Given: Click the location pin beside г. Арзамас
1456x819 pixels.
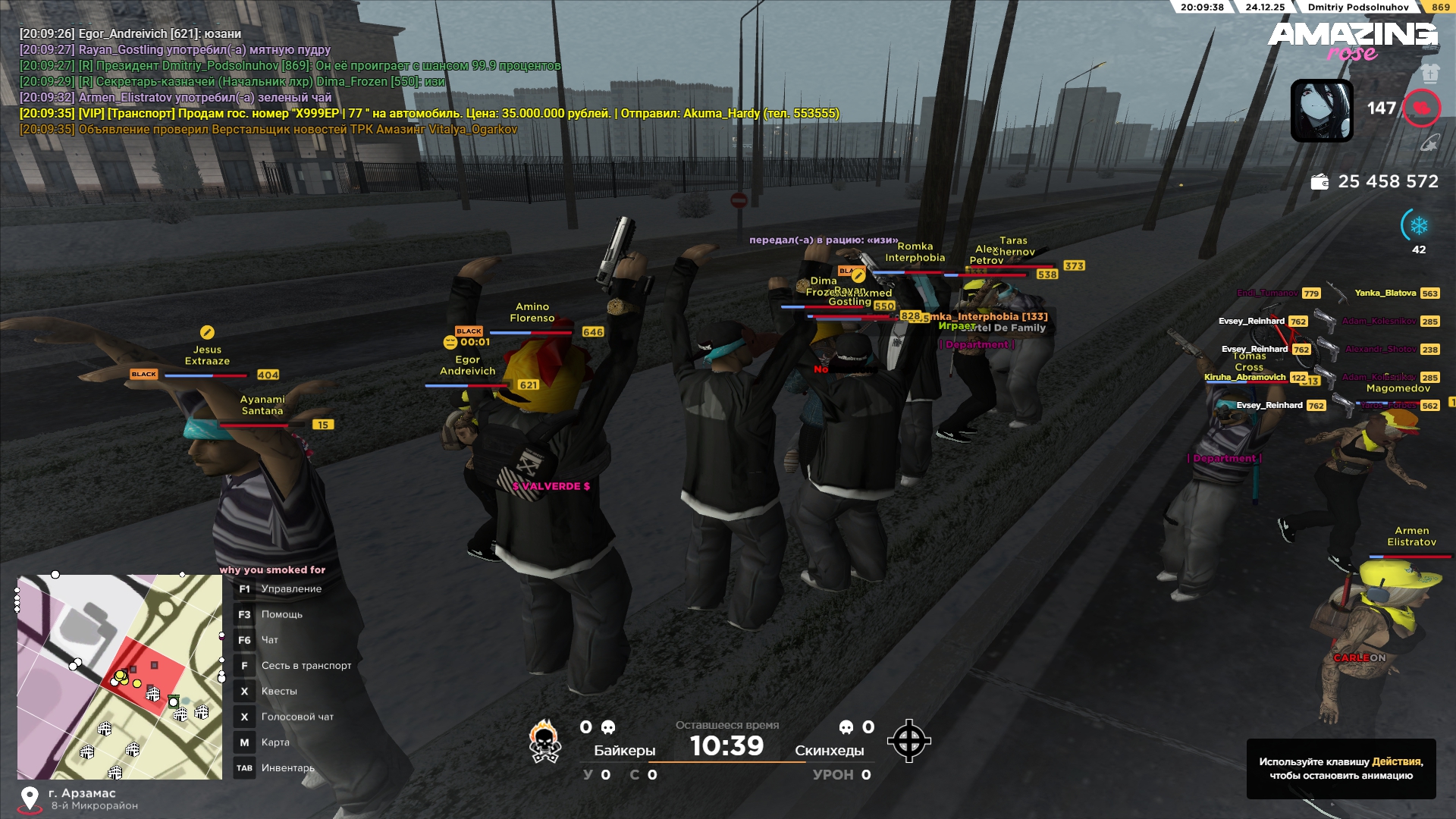Looking at the screenshot, I should coord(30,799).
